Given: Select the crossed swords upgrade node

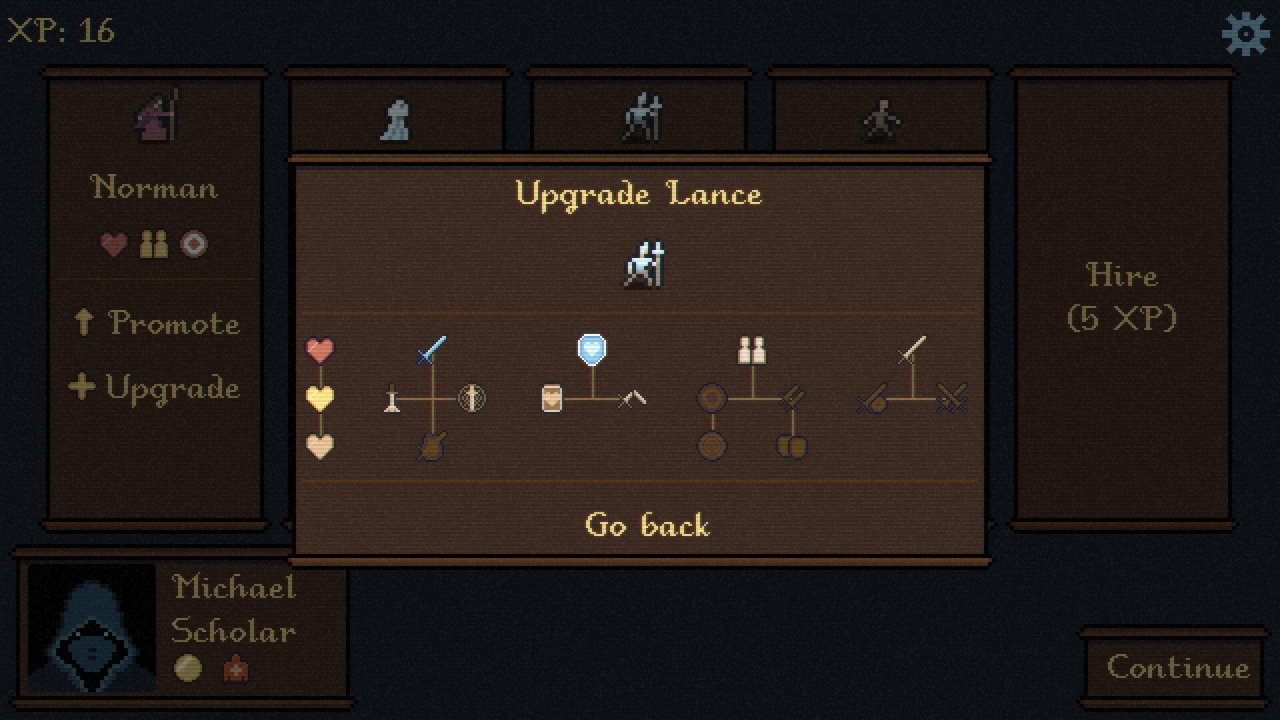Looking at the screenshot, I should (x=951, y=399).
